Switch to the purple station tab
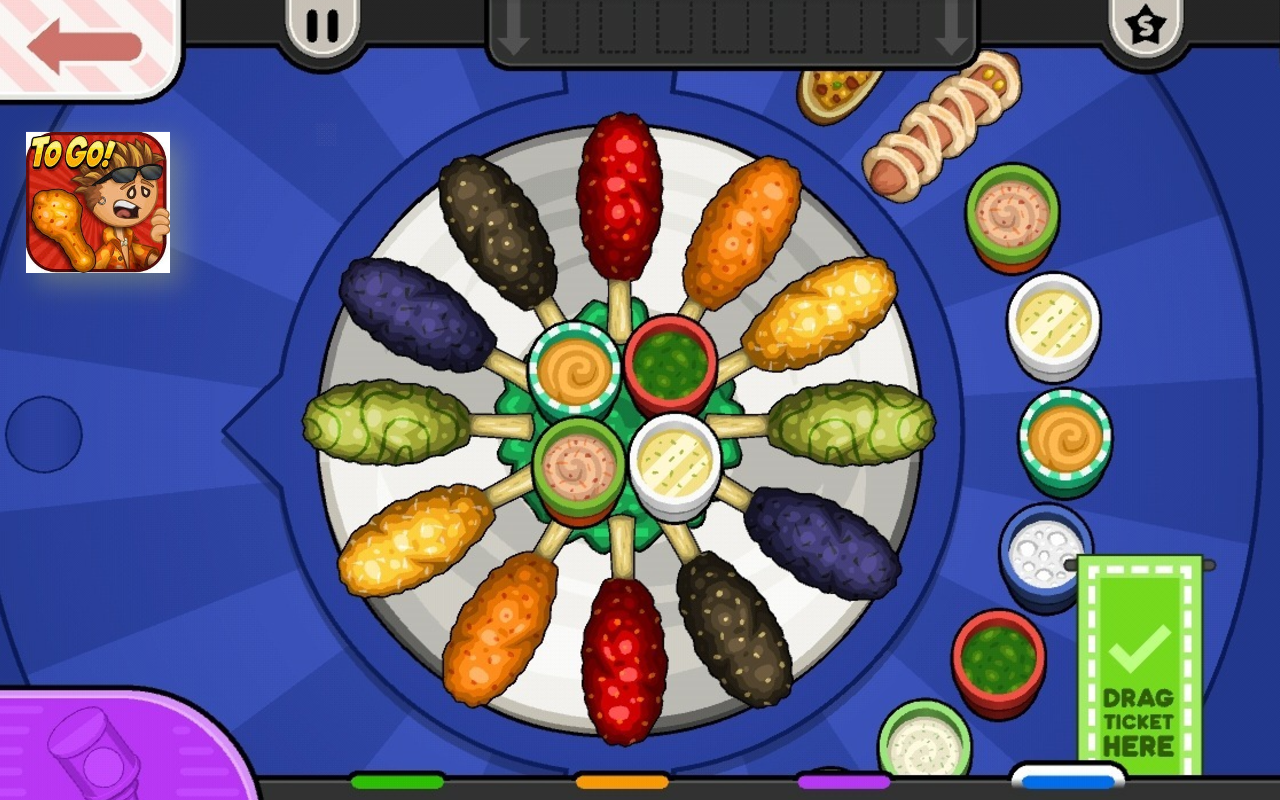Viewport: 1280px width, 800px height. coord(843,781)
